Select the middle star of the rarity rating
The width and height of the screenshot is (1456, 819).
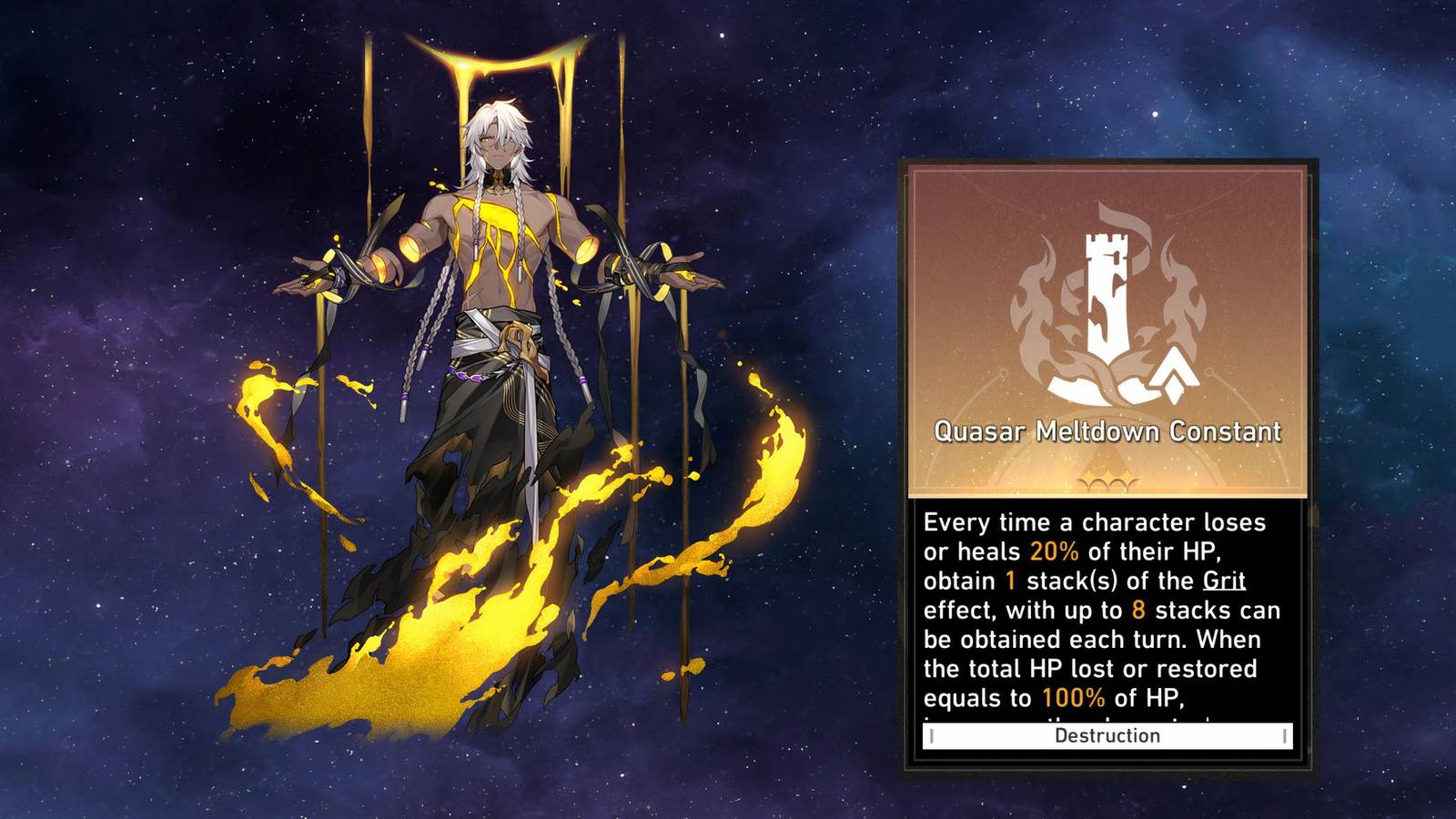tap(1109, 473)
